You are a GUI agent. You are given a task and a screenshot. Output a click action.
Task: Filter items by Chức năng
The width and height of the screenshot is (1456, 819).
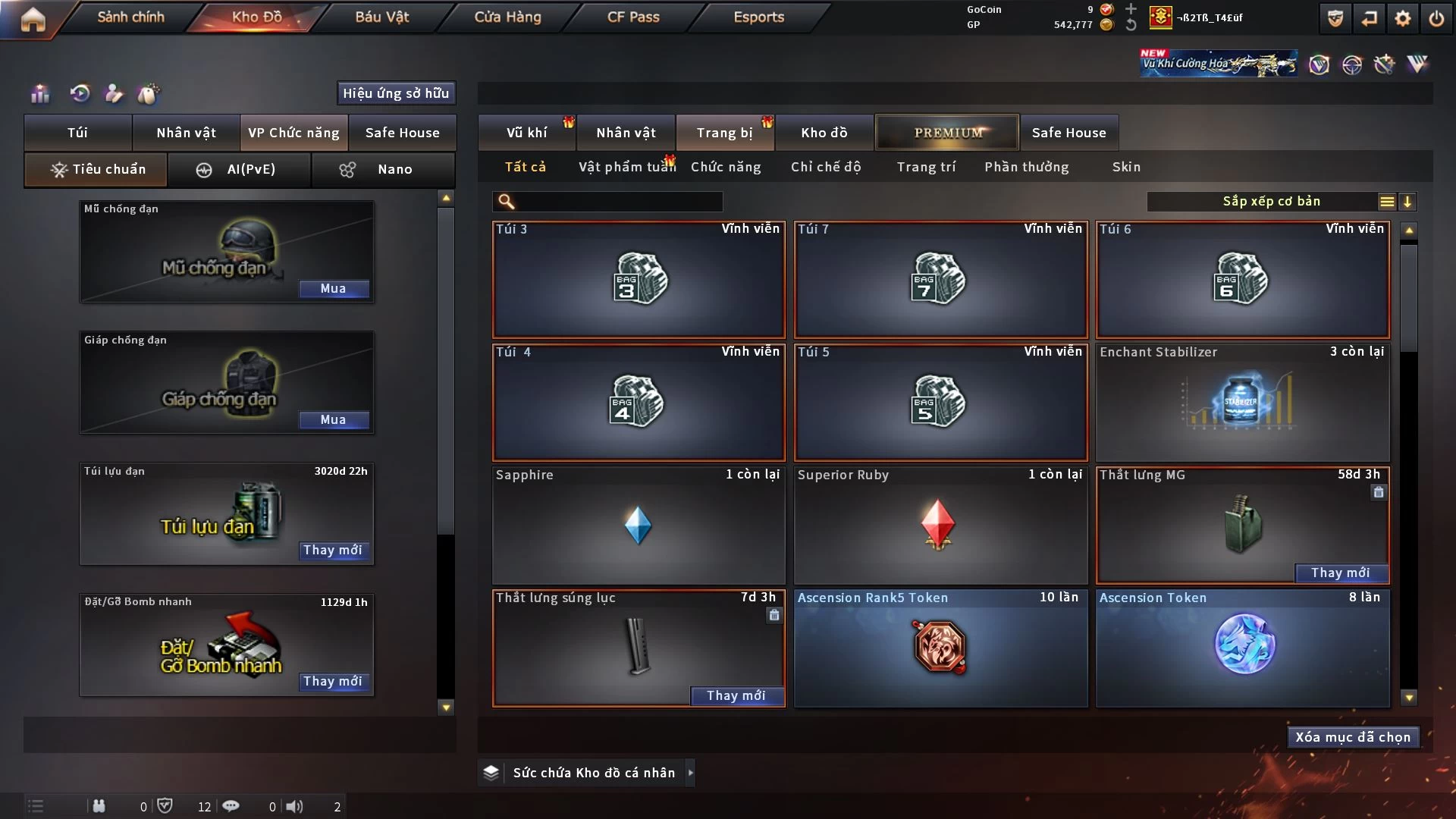click(x=726, y=167)
